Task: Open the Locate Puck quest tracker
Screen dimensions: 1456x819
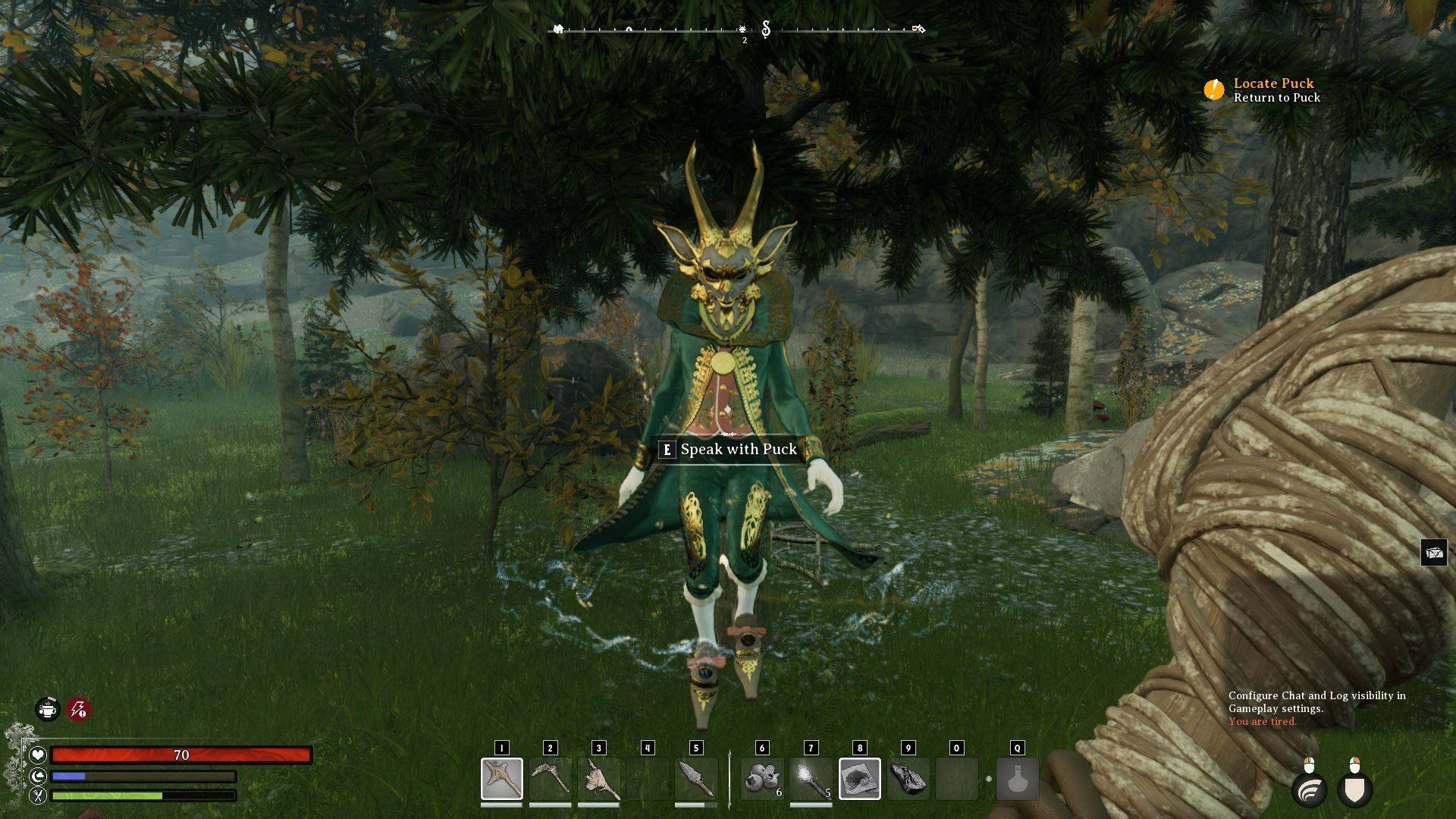Action: [1273, 83]
